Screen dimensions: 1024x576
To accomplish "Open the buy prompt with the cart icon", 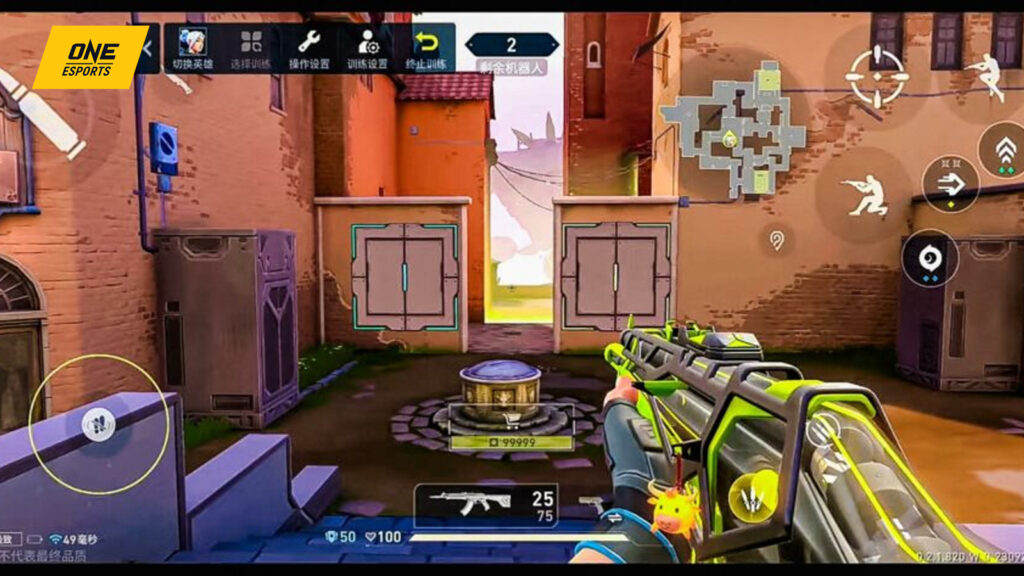I will [511, 419].
